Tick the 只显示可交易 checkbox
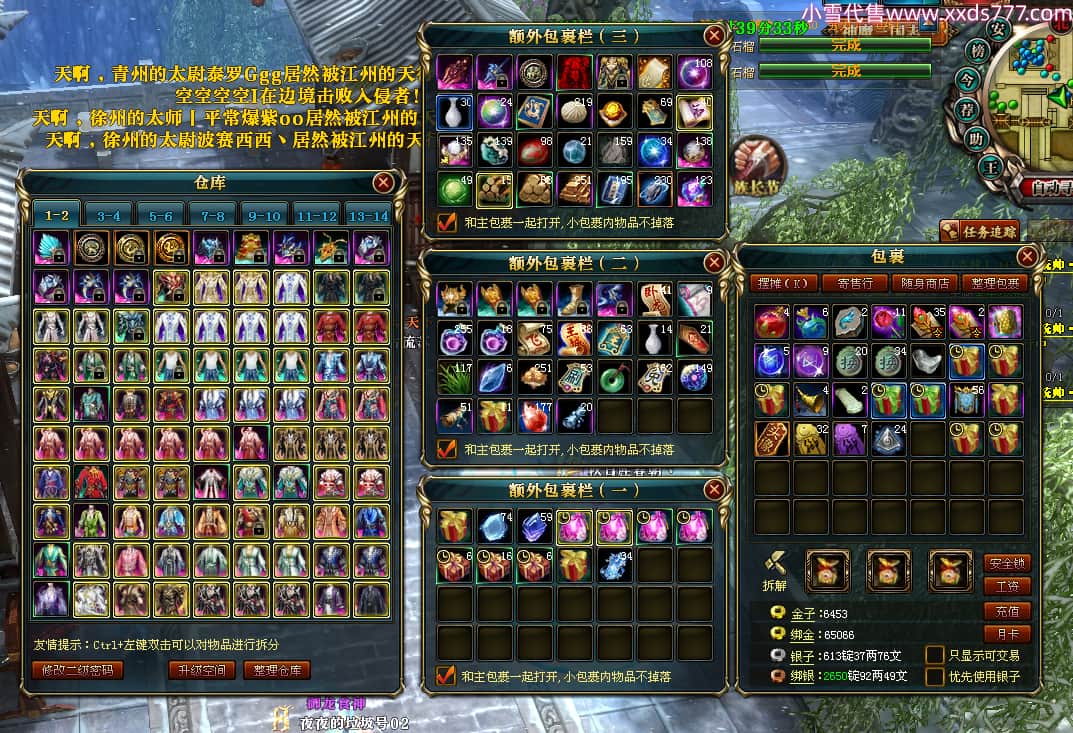 [935, 655]
